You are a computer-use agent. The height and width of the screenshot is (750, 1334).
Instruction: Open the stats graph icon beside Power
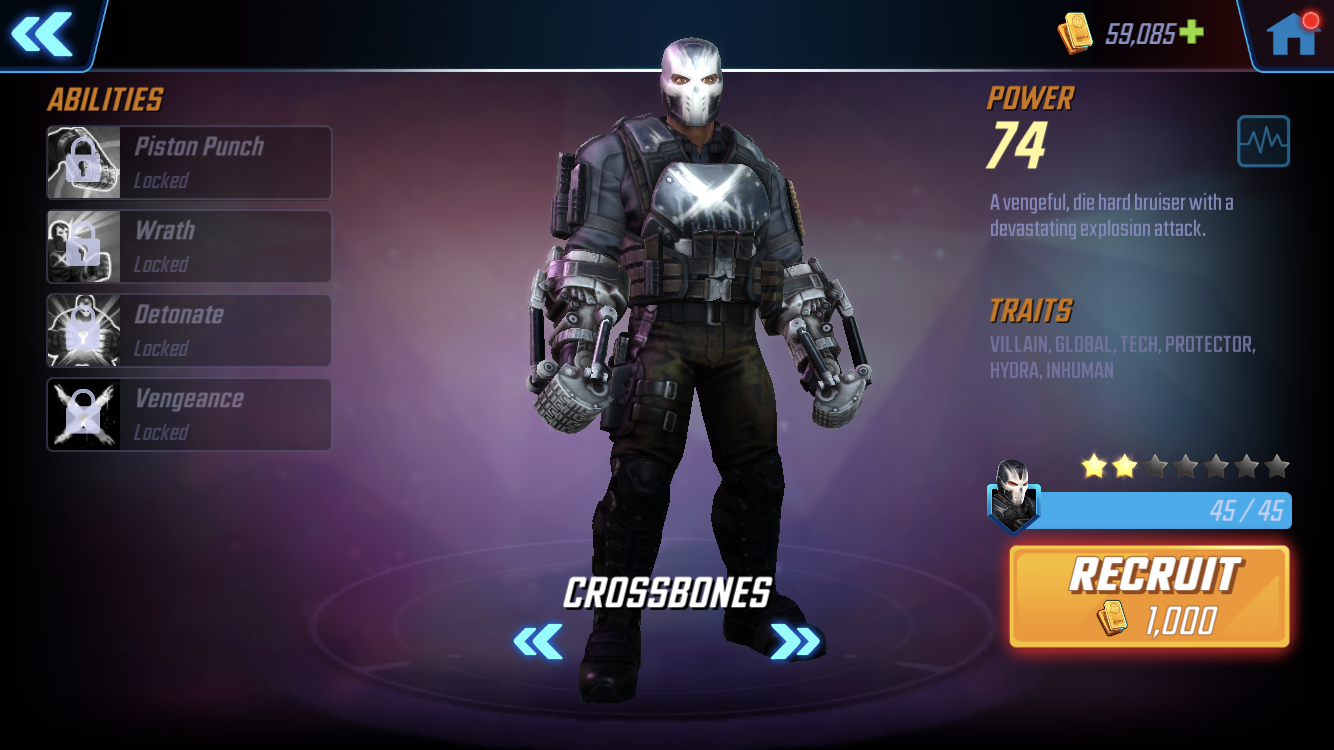pyautogui.click(x=1263, y=141)
